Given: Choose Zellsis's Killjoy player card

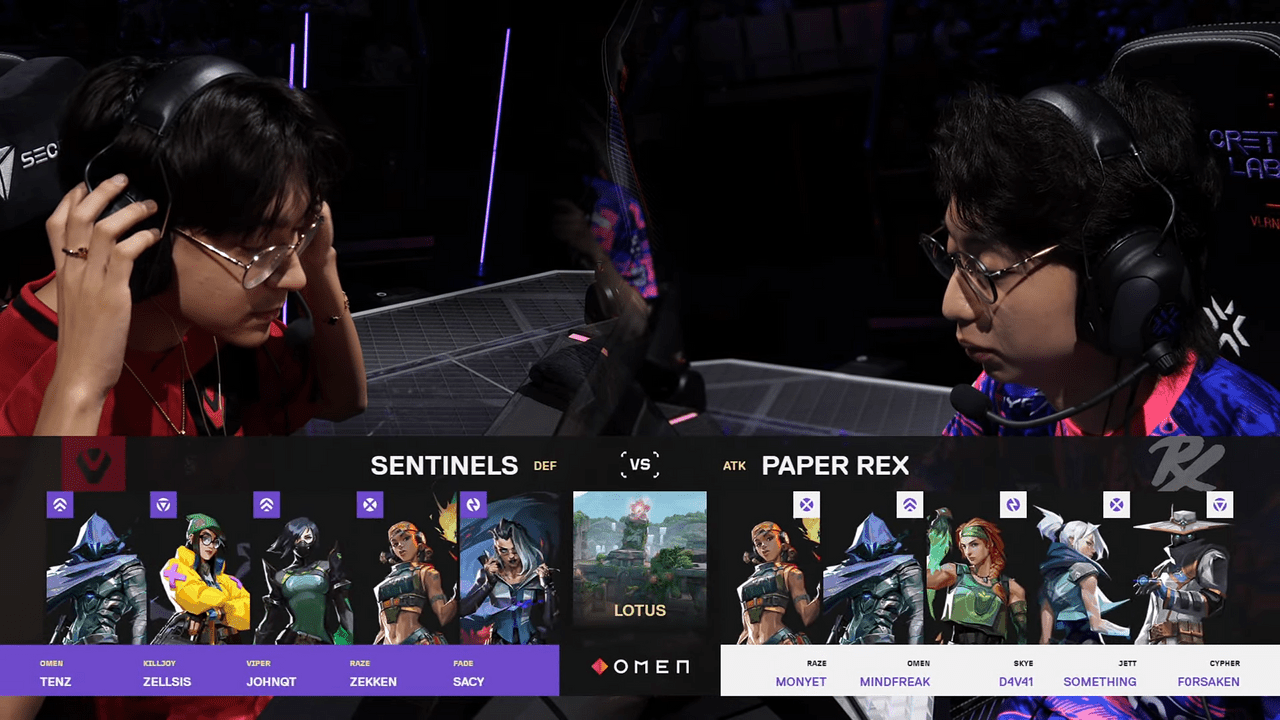Looking at the screenshot, I should [200, 580].
